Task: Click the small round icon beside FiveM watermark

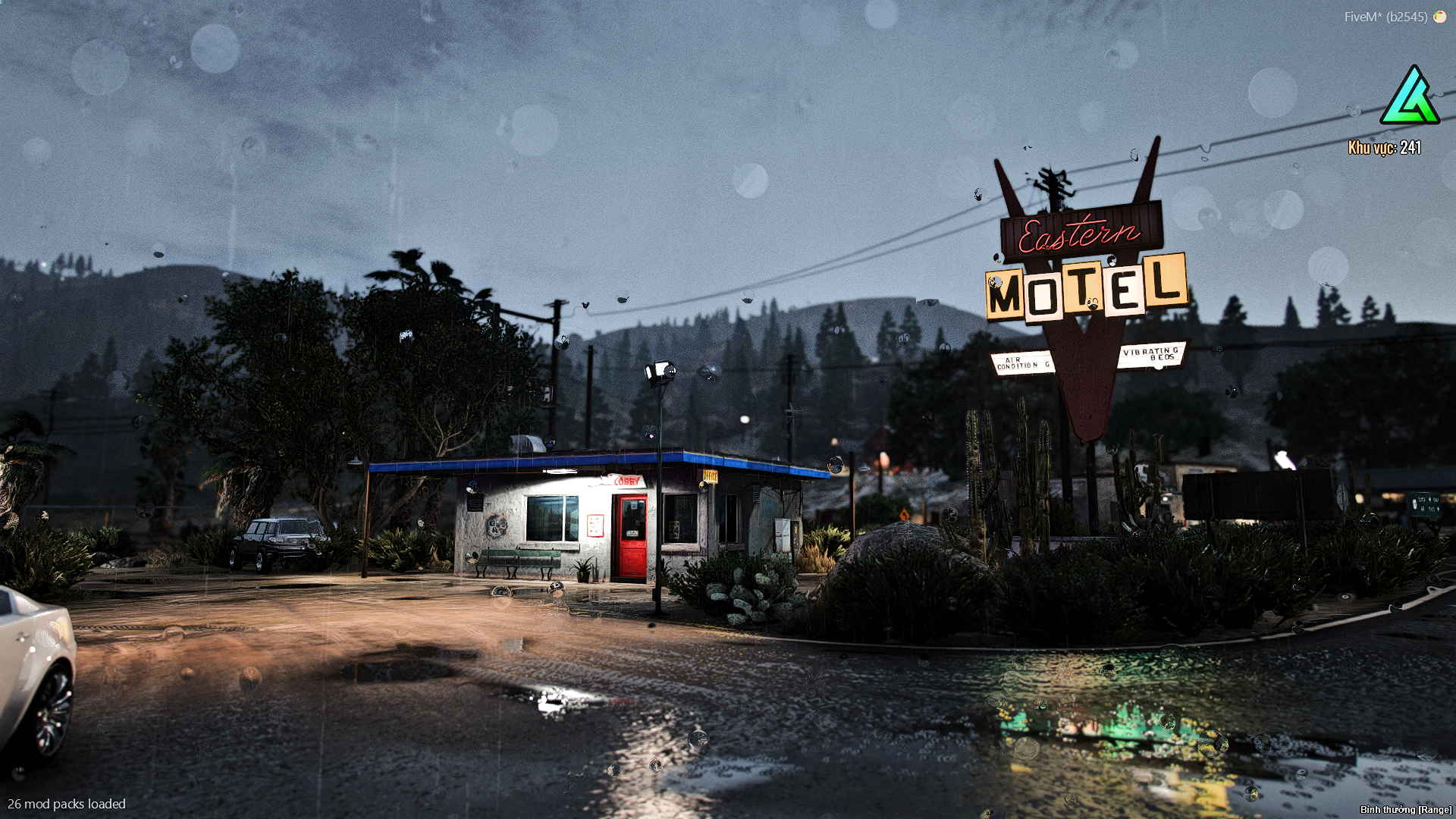Action: (x=1439, y=17)
